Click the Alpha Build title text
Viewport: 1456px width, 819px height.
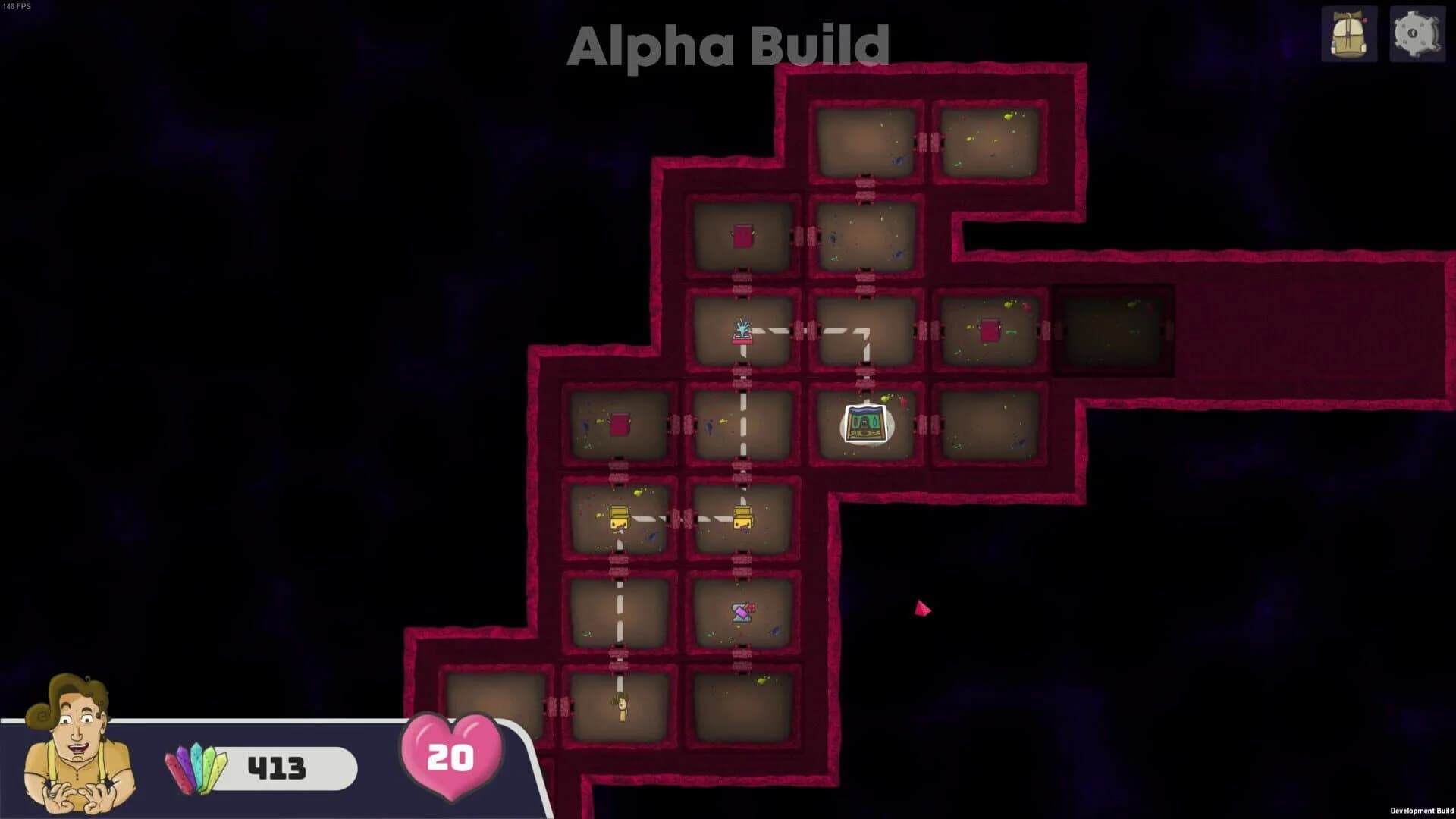(x=728, y=47)
